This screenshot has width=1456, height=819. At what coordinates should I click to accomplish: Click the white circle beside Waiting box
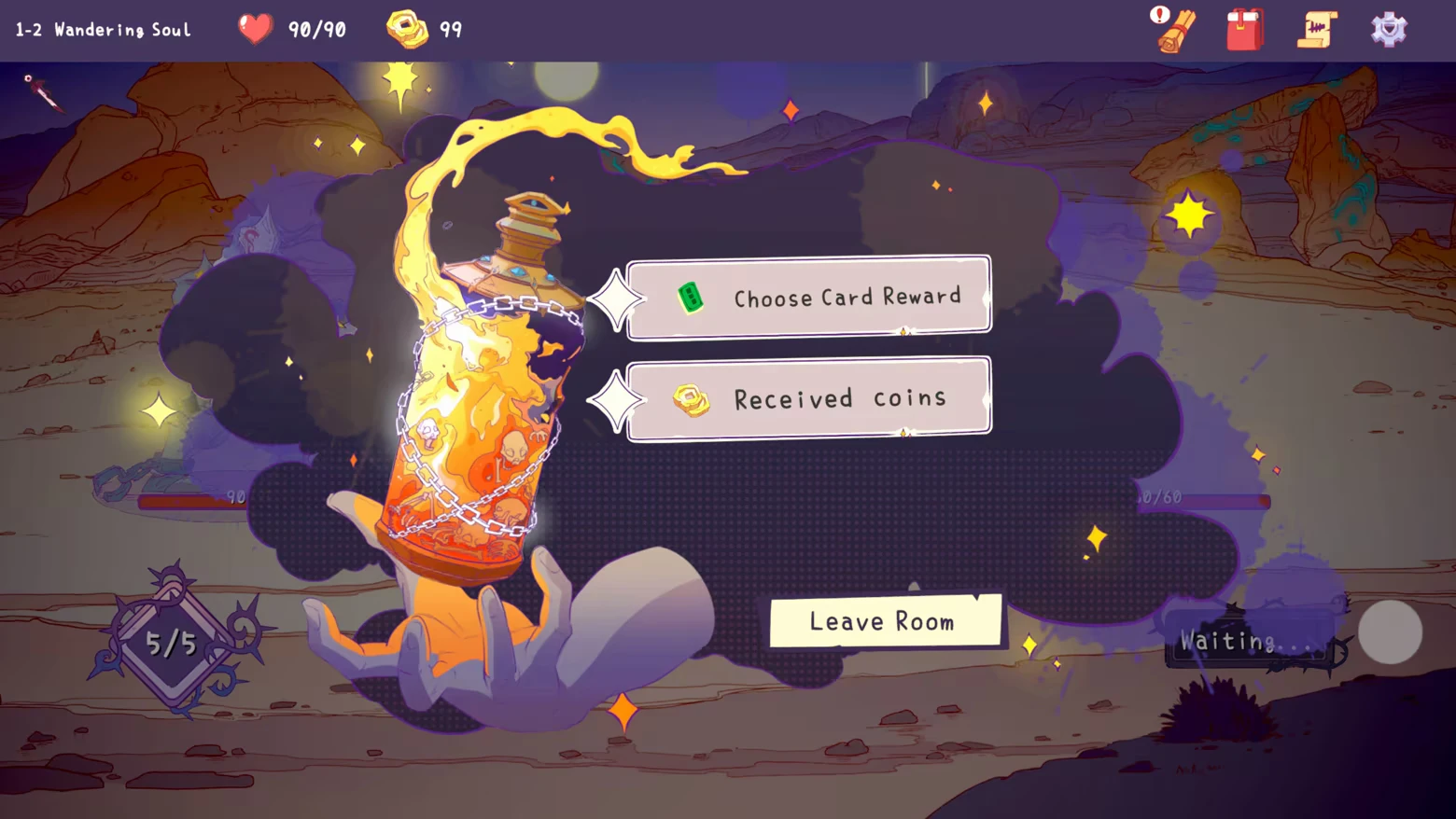(x=1391, y=632)
